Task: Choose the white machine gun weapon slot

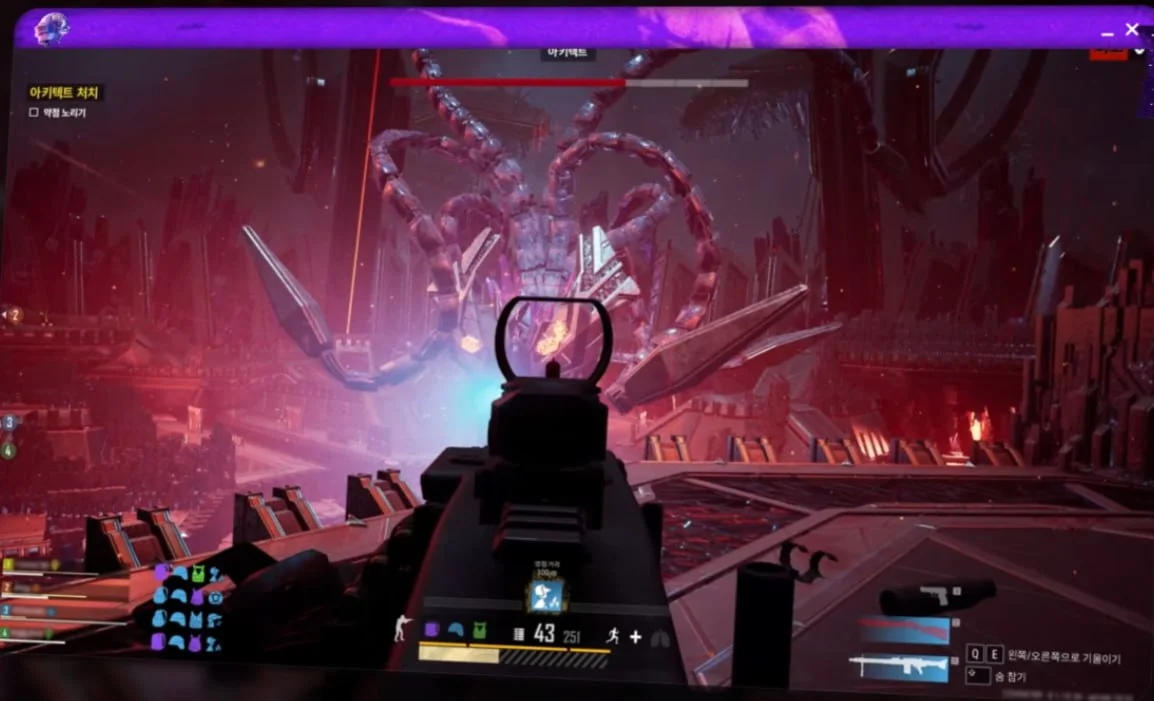Action: [898, 667]
